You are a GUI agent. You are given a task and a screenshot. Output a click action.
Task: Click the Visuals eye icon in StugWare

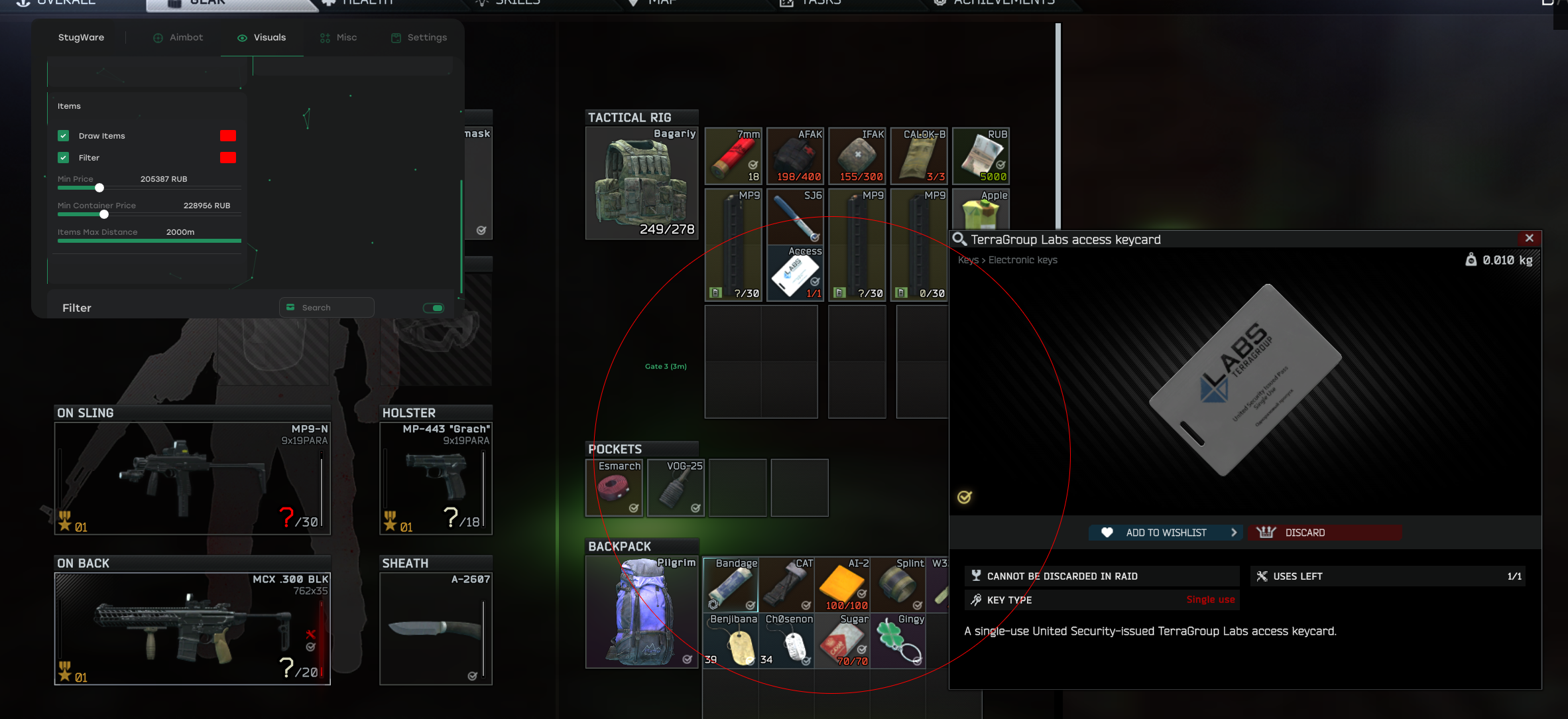pos(242,38)
